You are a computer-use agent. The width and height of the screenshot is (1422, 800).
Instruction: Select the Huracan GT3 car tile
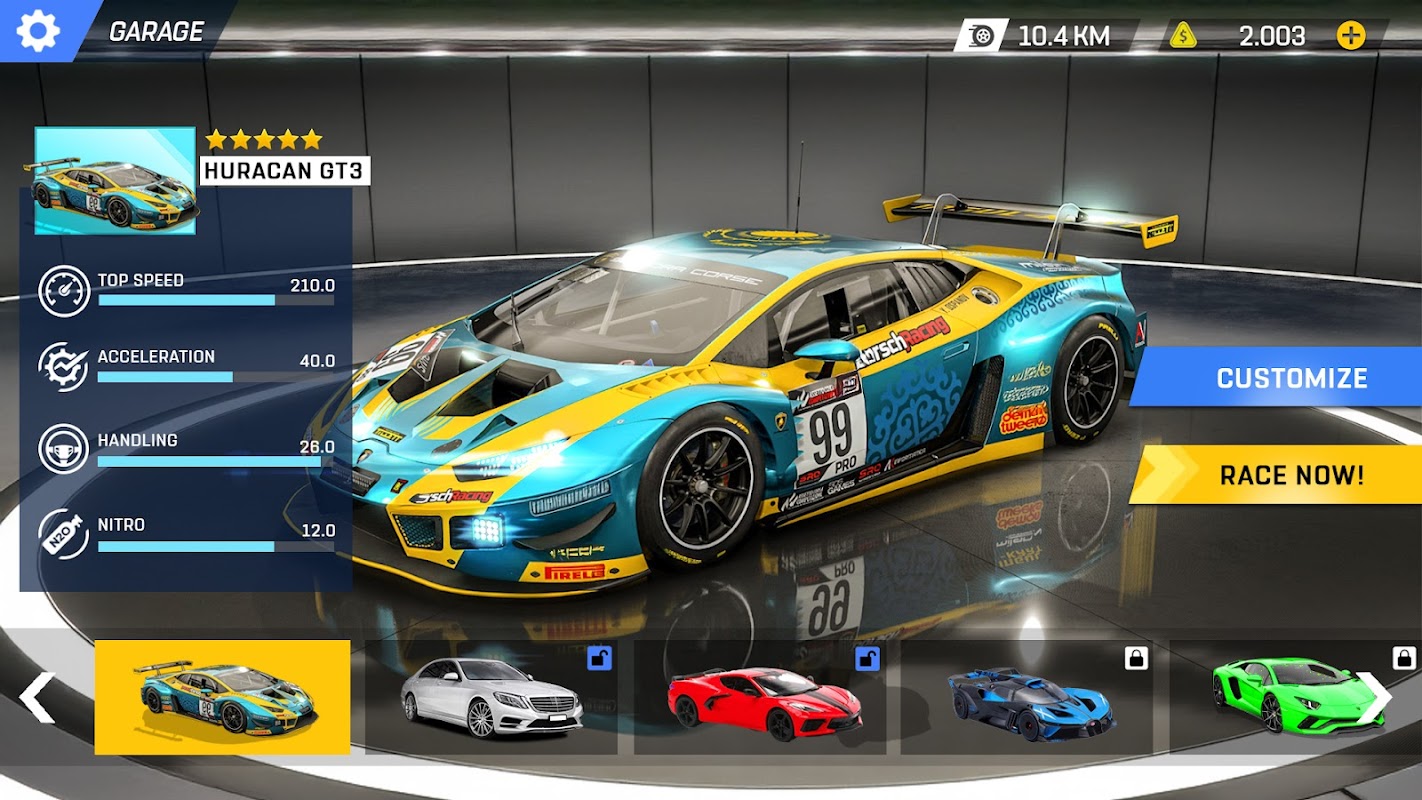tap(222, 697)
